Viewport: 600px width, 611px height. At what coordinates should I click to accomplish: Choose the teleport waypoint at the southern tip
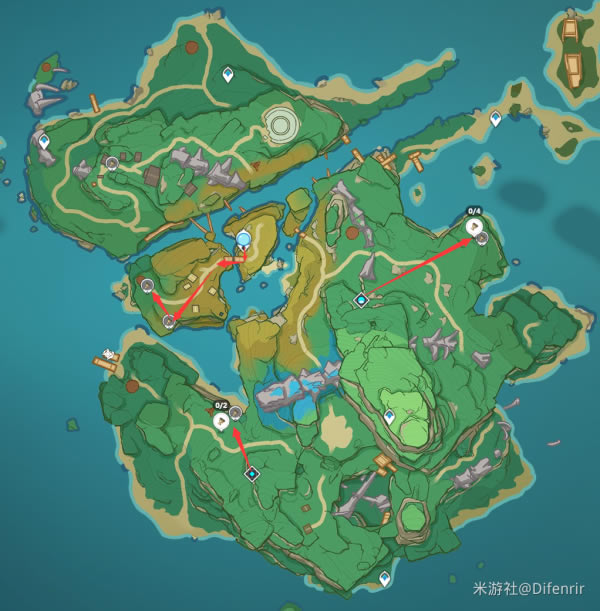385,578
